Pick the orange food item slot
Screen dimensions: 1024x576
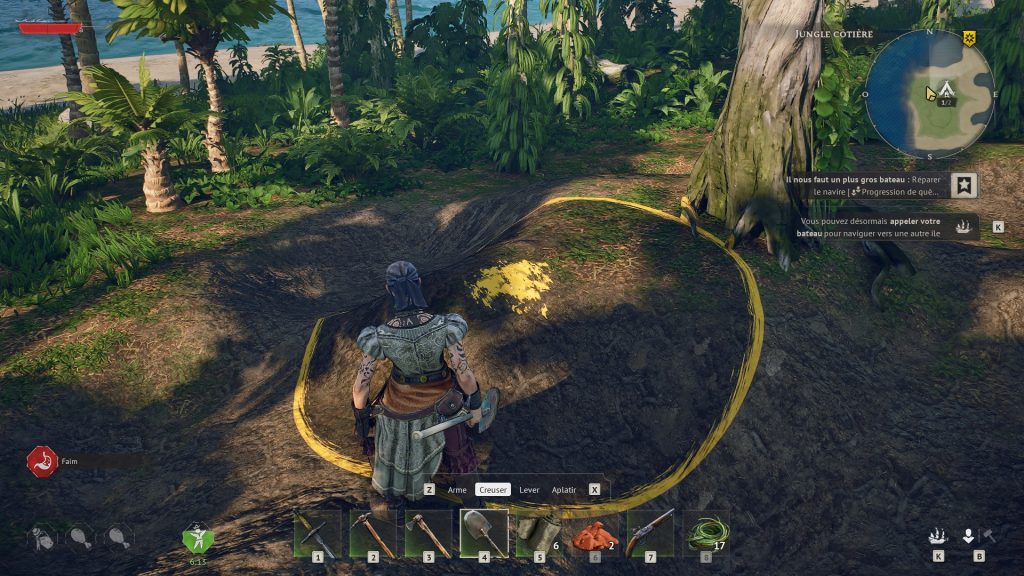coord(594,534)
